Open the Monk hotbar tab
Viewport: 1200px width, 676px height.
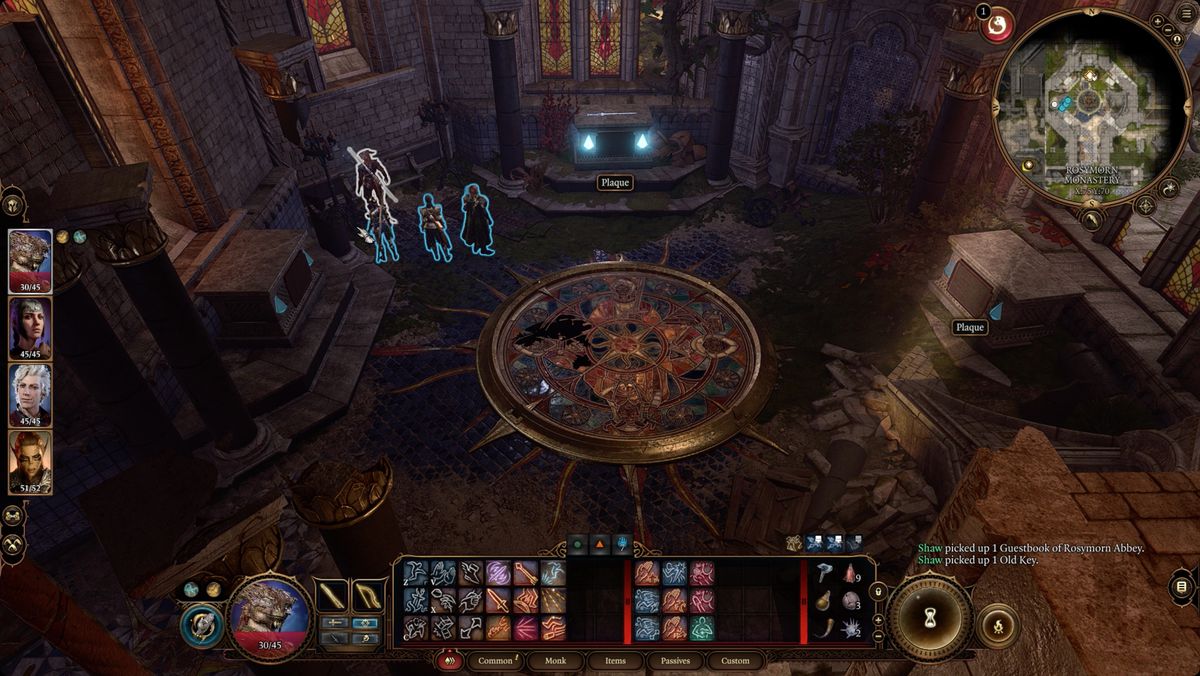coord(555,661)
